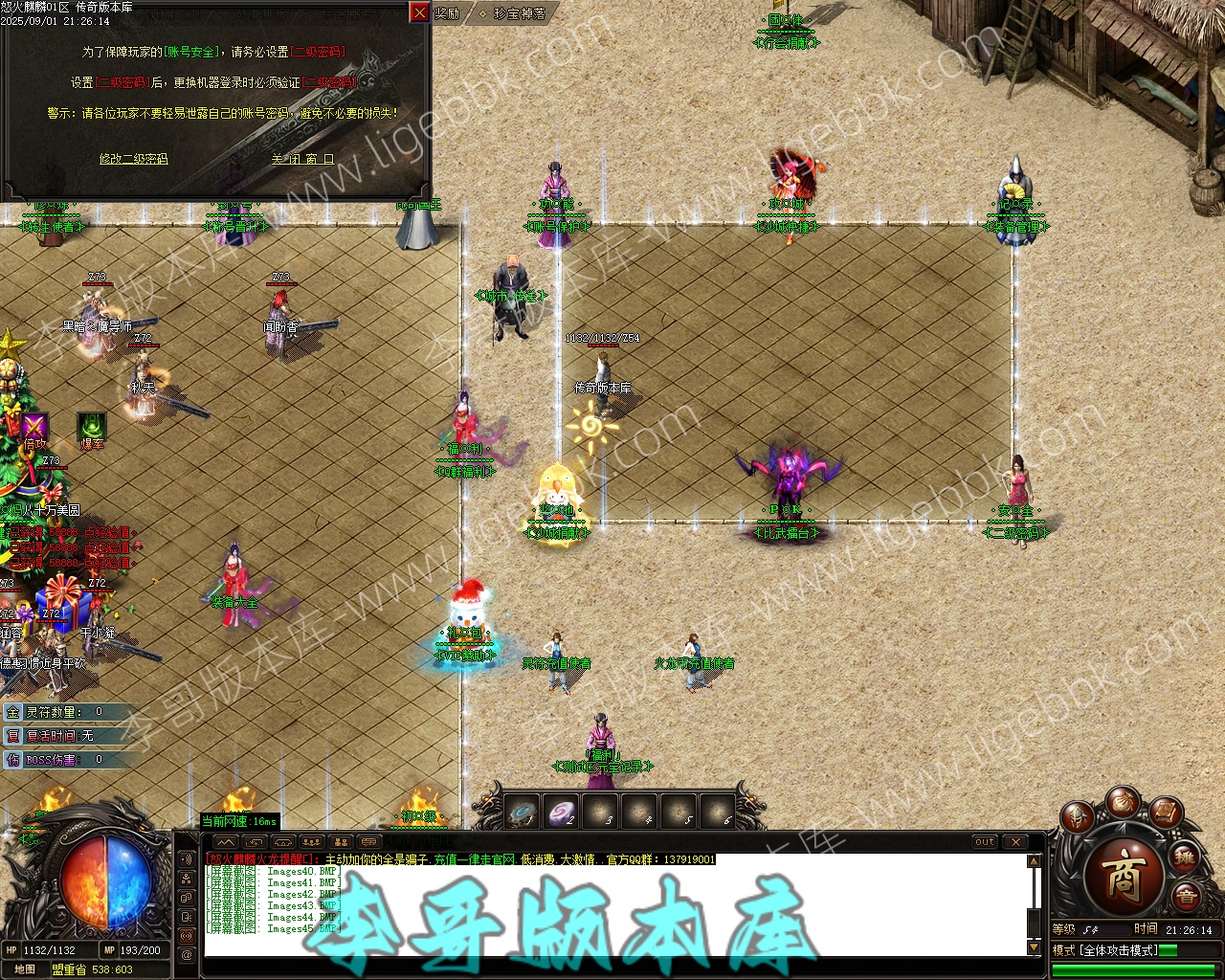Open the 地图 map button

point(25,969)
